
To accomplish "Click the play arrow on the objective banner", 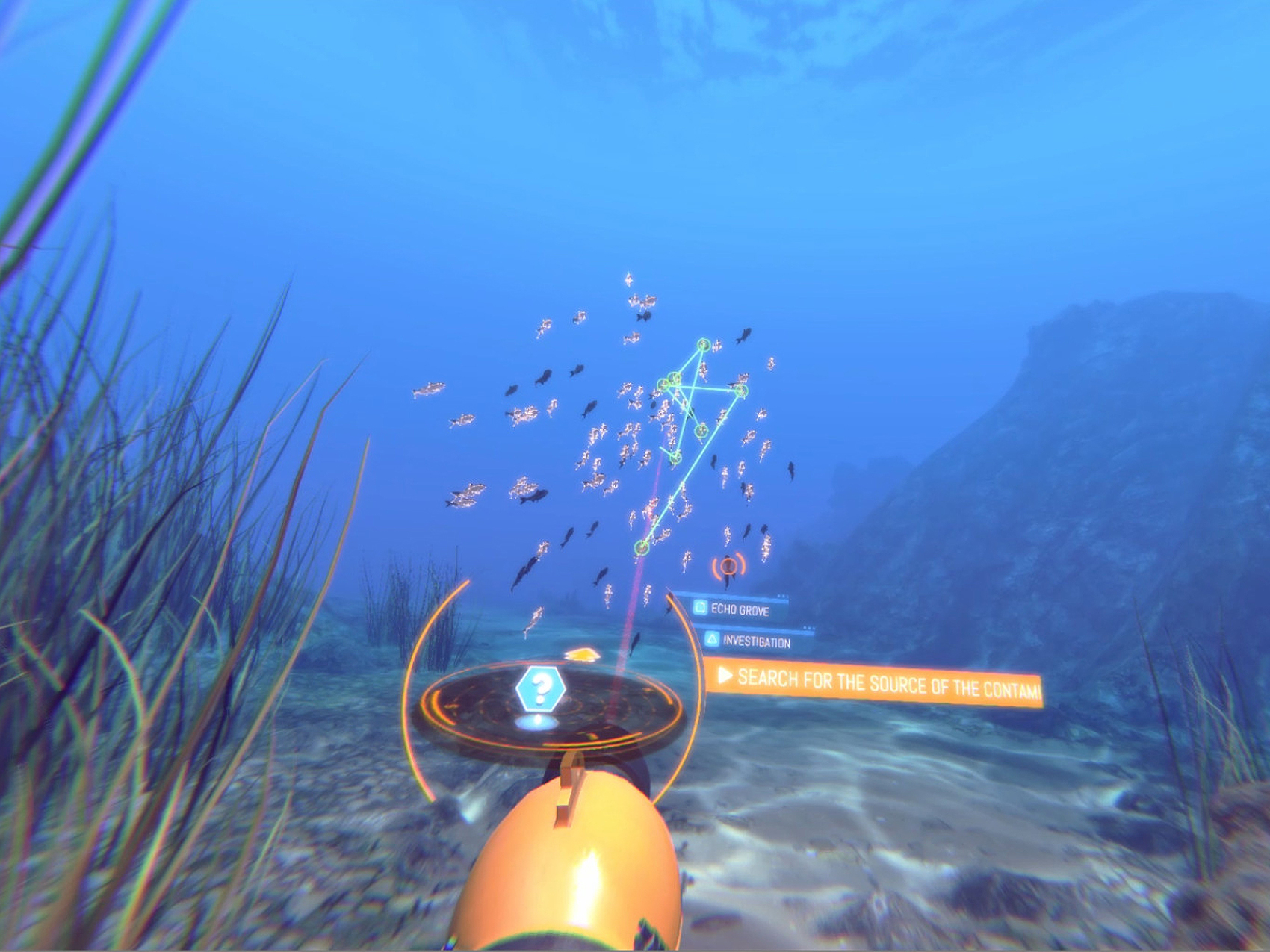I will pos(725,676).
